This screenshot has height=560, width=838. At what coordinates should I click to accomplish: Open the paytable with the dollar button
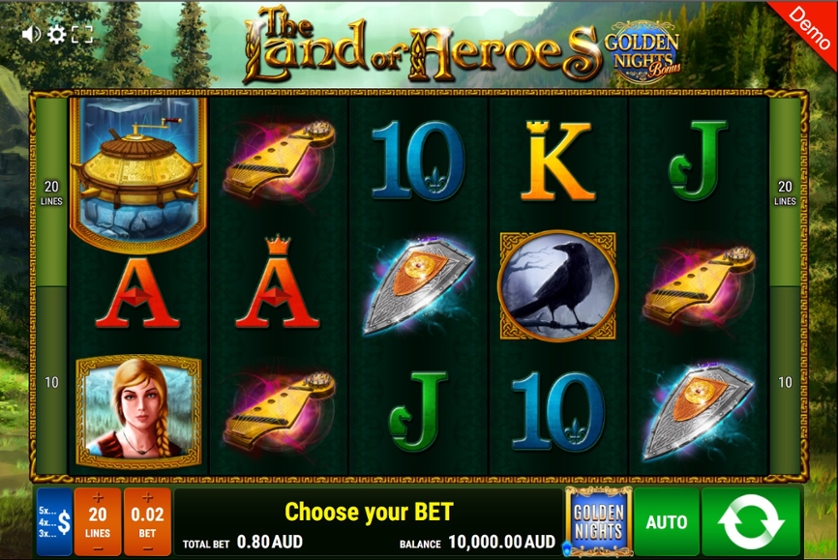(55, 521)
